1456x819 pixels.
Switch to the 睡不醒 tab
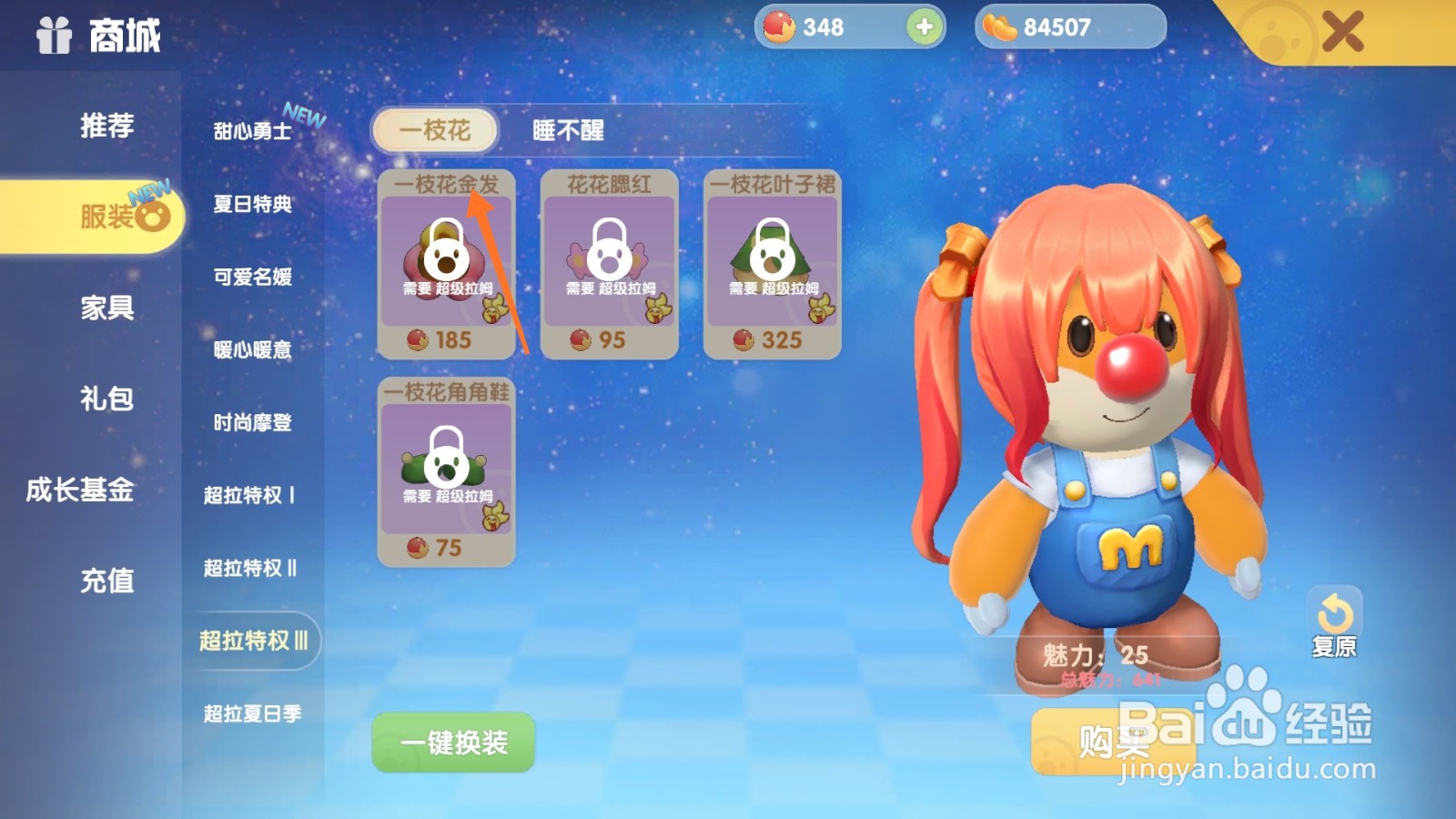coord(568,131)
